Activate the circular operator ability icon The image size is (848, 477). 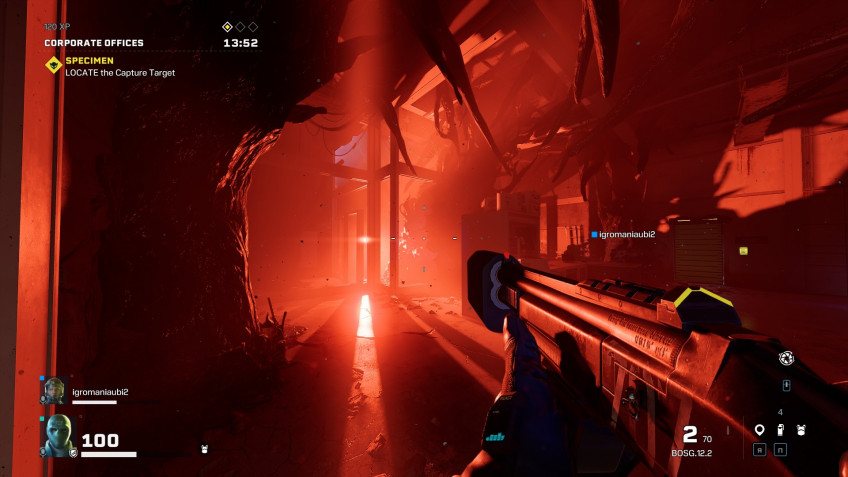click(786, 357)
